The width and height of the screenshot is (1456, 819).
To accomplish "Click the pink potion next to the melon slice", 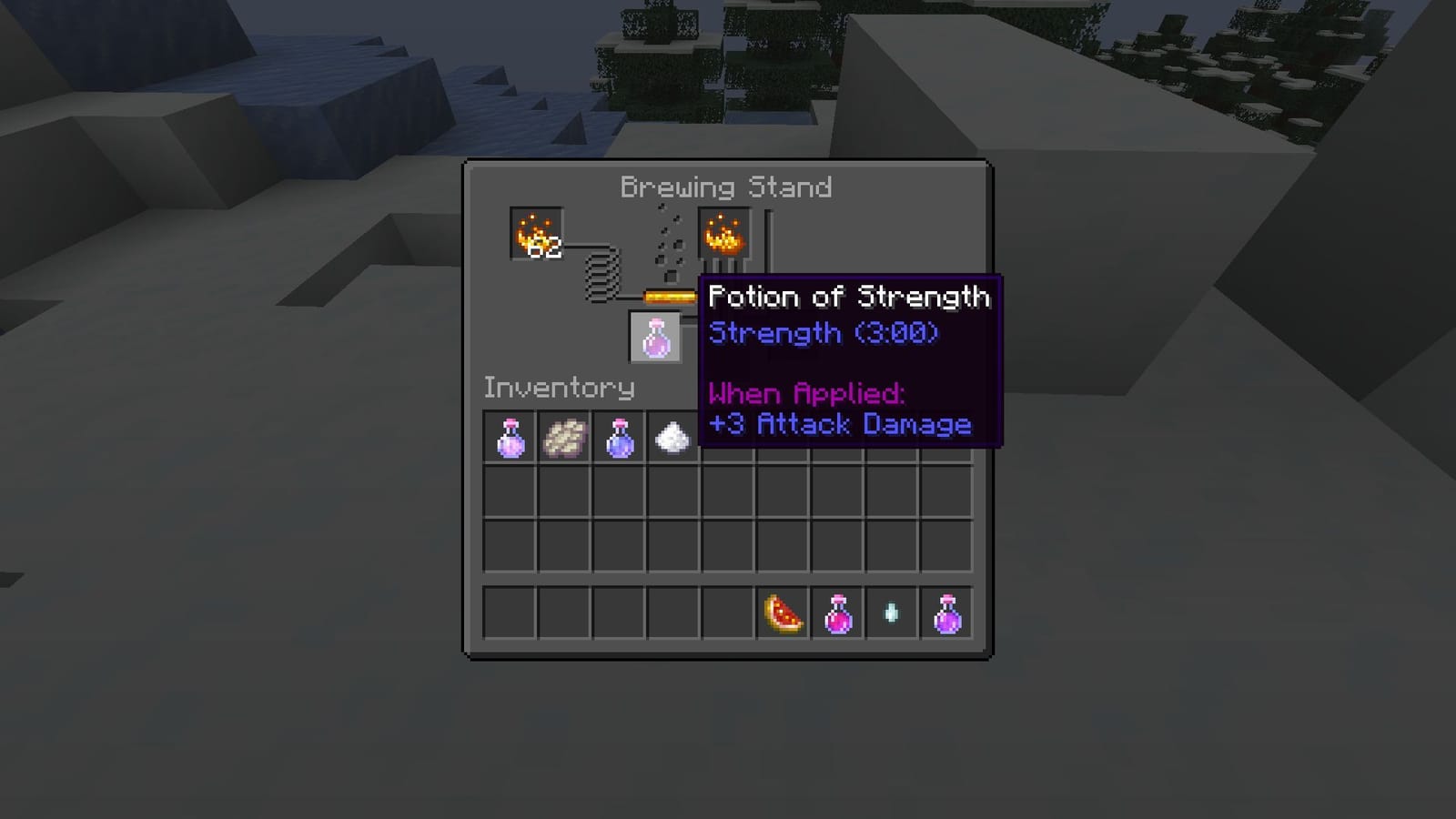I will click(836, 612).
